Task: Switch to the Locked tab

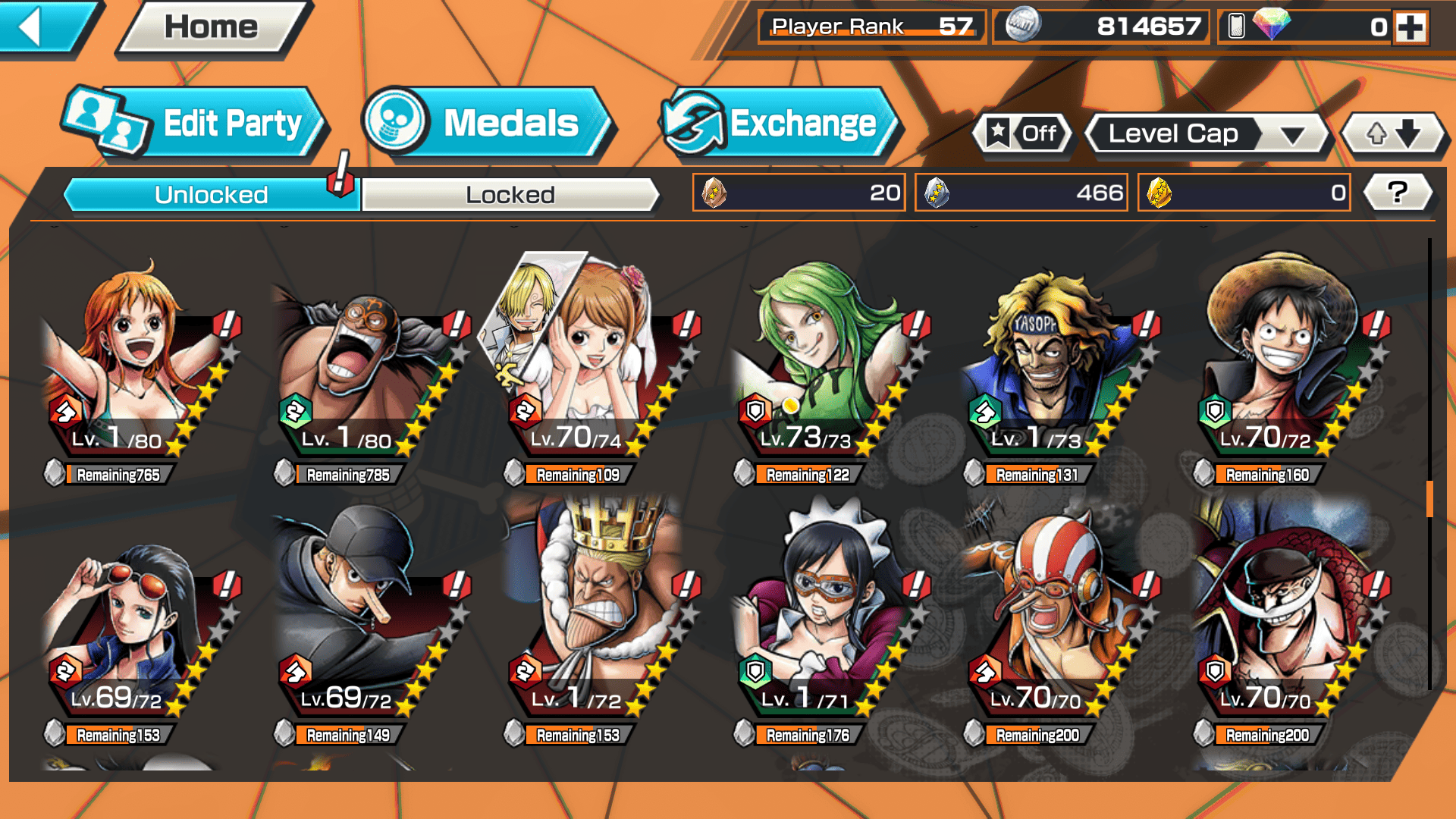Action: [510, 195]
